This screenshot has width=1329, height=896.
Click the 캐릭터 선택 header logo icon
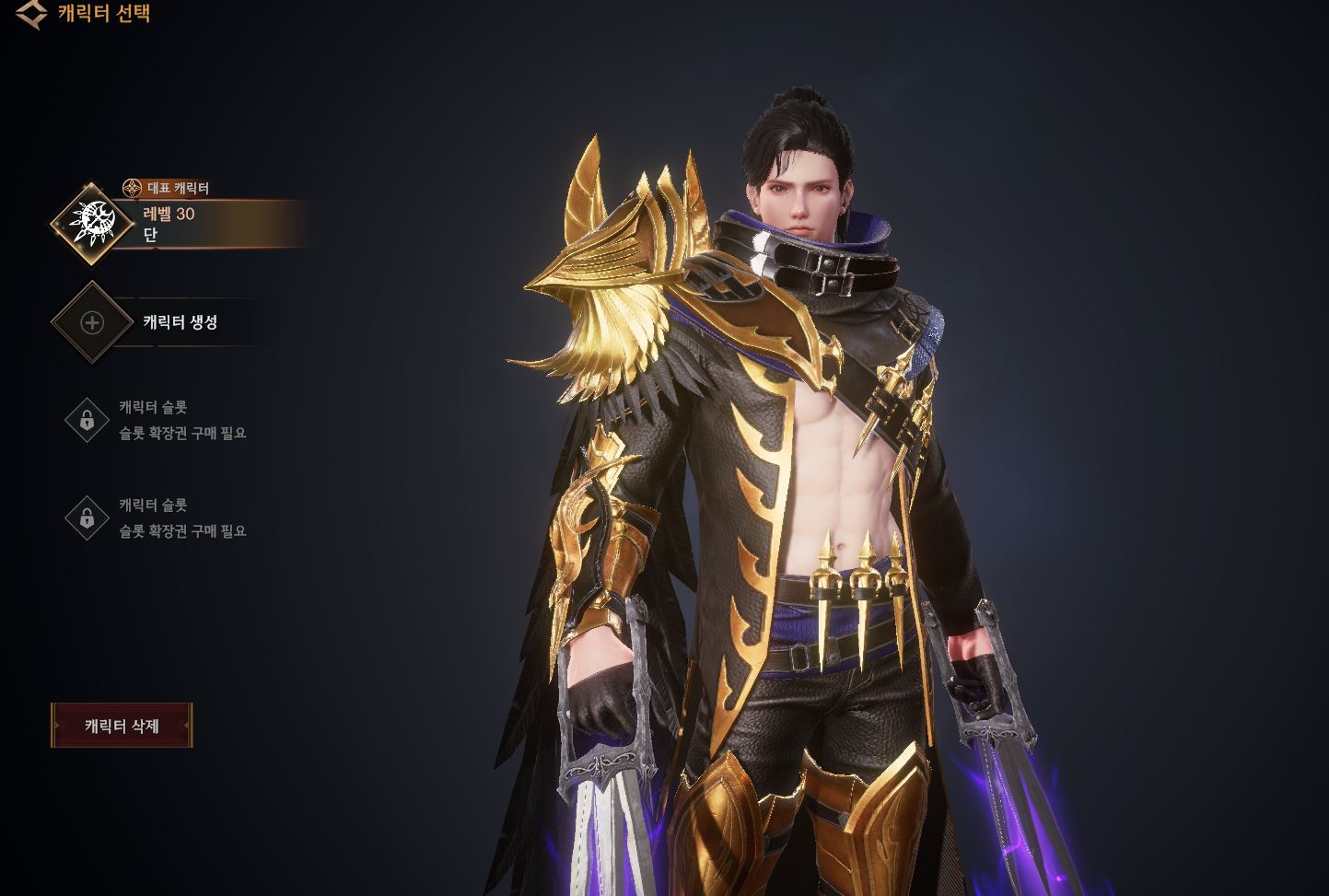(x=32, y=13)
